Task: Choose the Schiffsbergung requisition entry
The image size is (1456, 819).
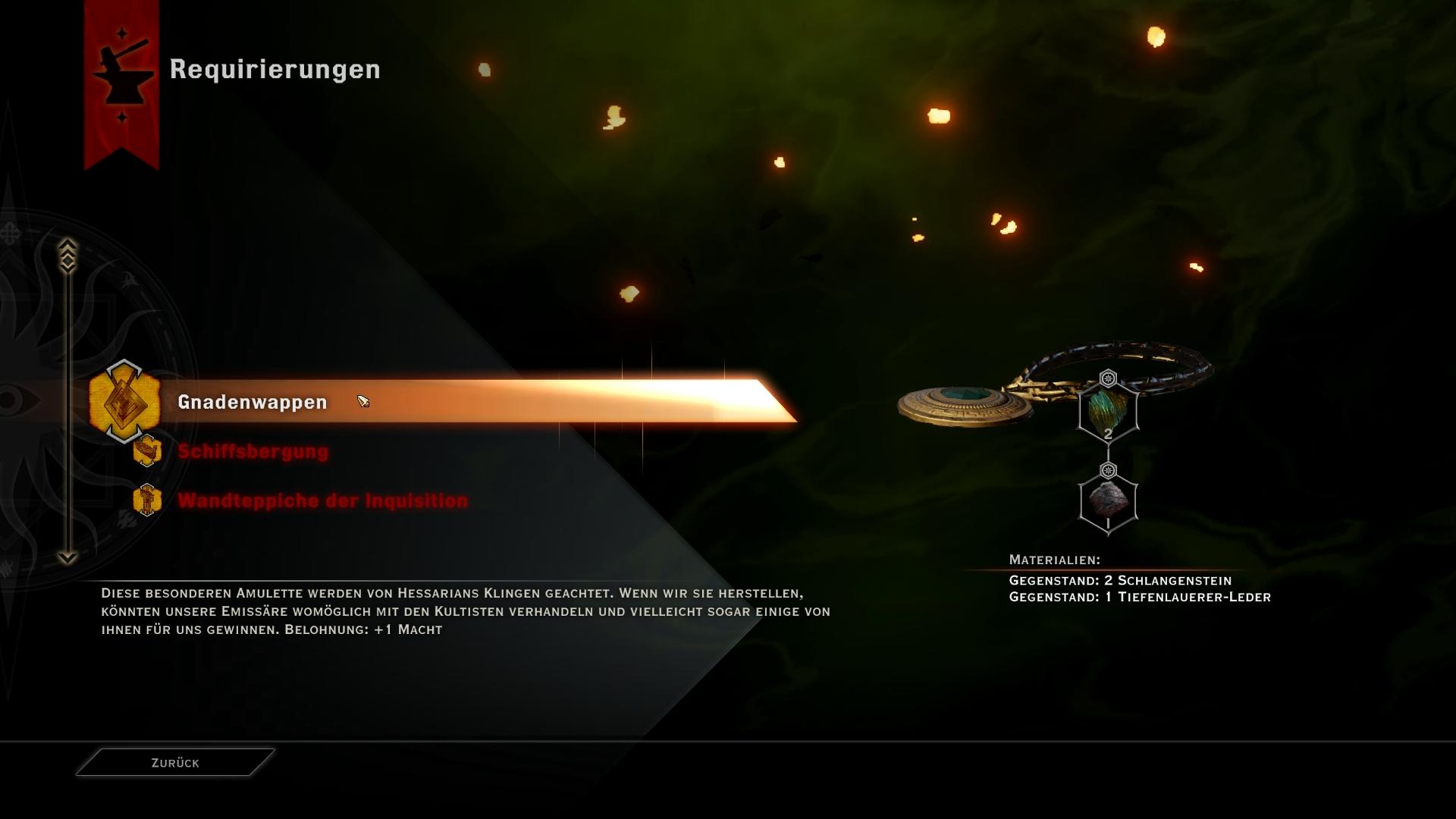Action: tap(253, 452)
